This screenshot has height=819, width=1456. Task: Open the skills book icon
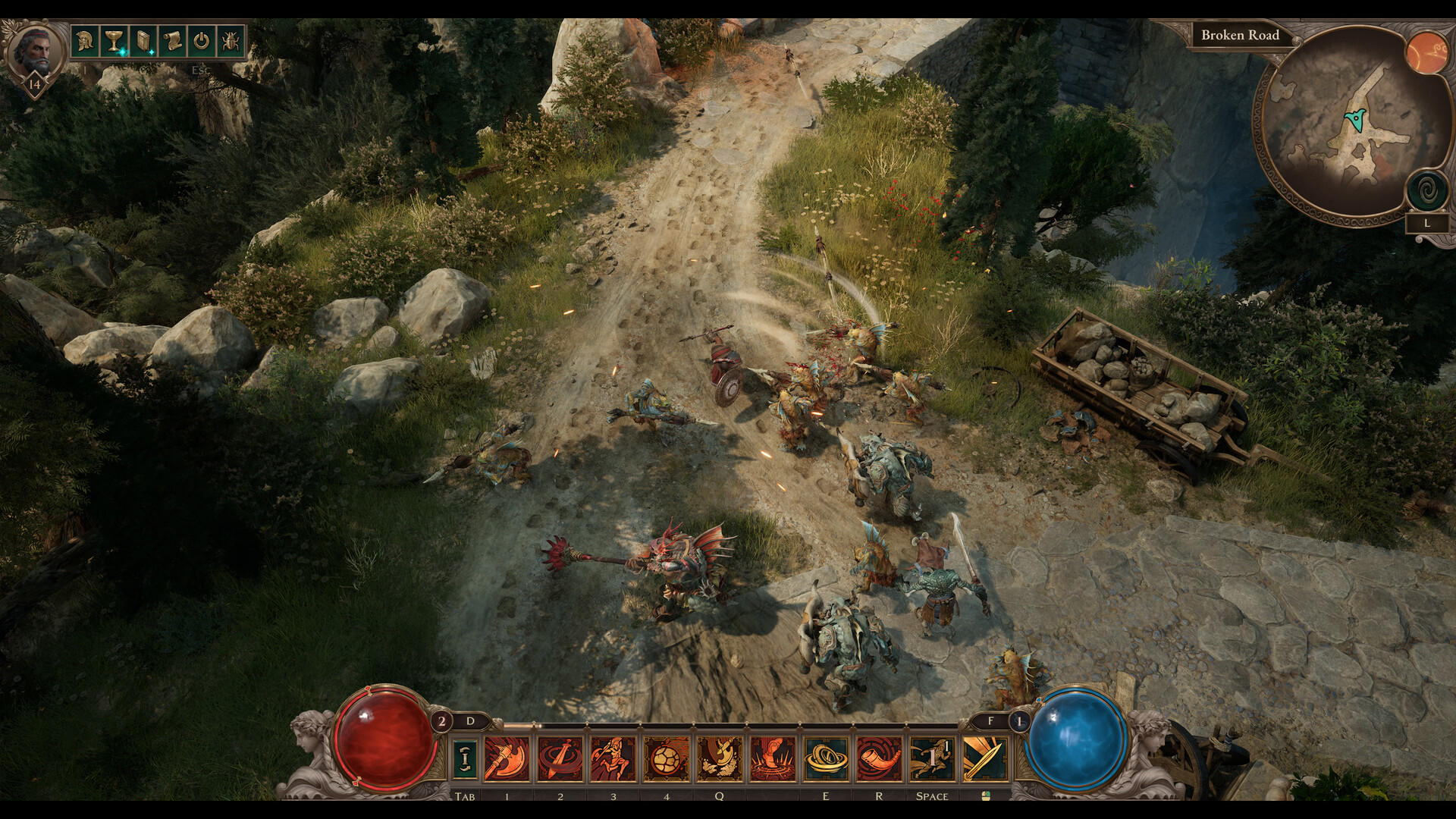click(x=143, y=42)
